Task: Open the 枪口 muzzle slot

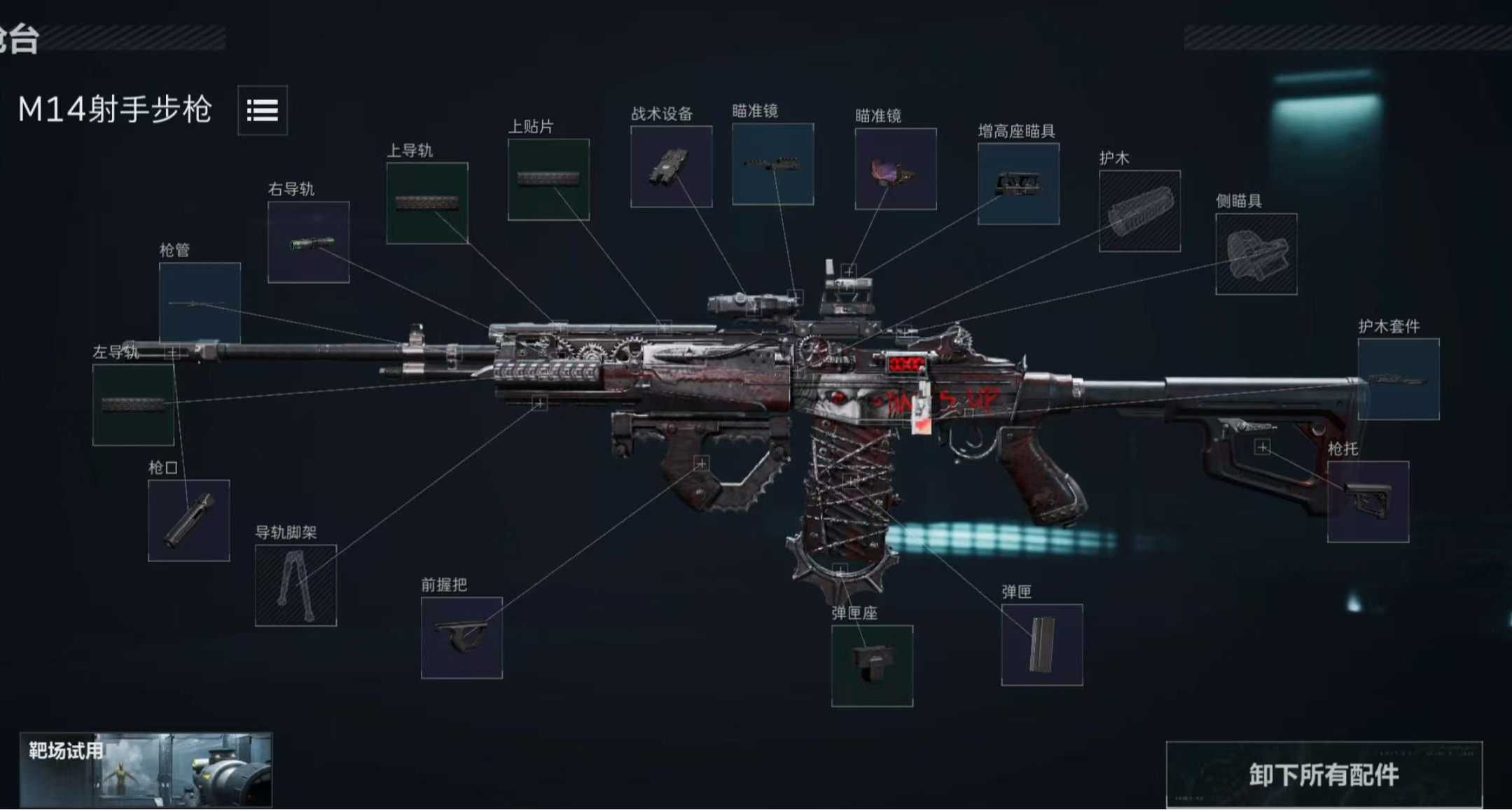Action: coord(188,520)
